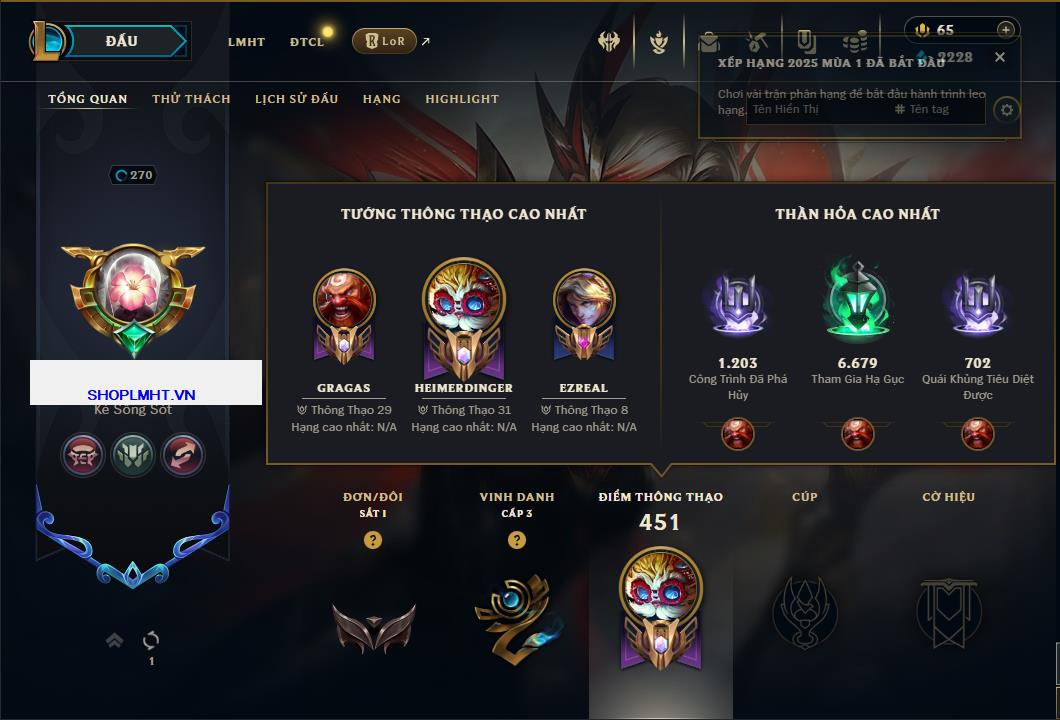The width and height of the screenshot is (1060, 720).
Task: Open the coin stack store icon
Action: pyautogui.click(x=854, y=42)
